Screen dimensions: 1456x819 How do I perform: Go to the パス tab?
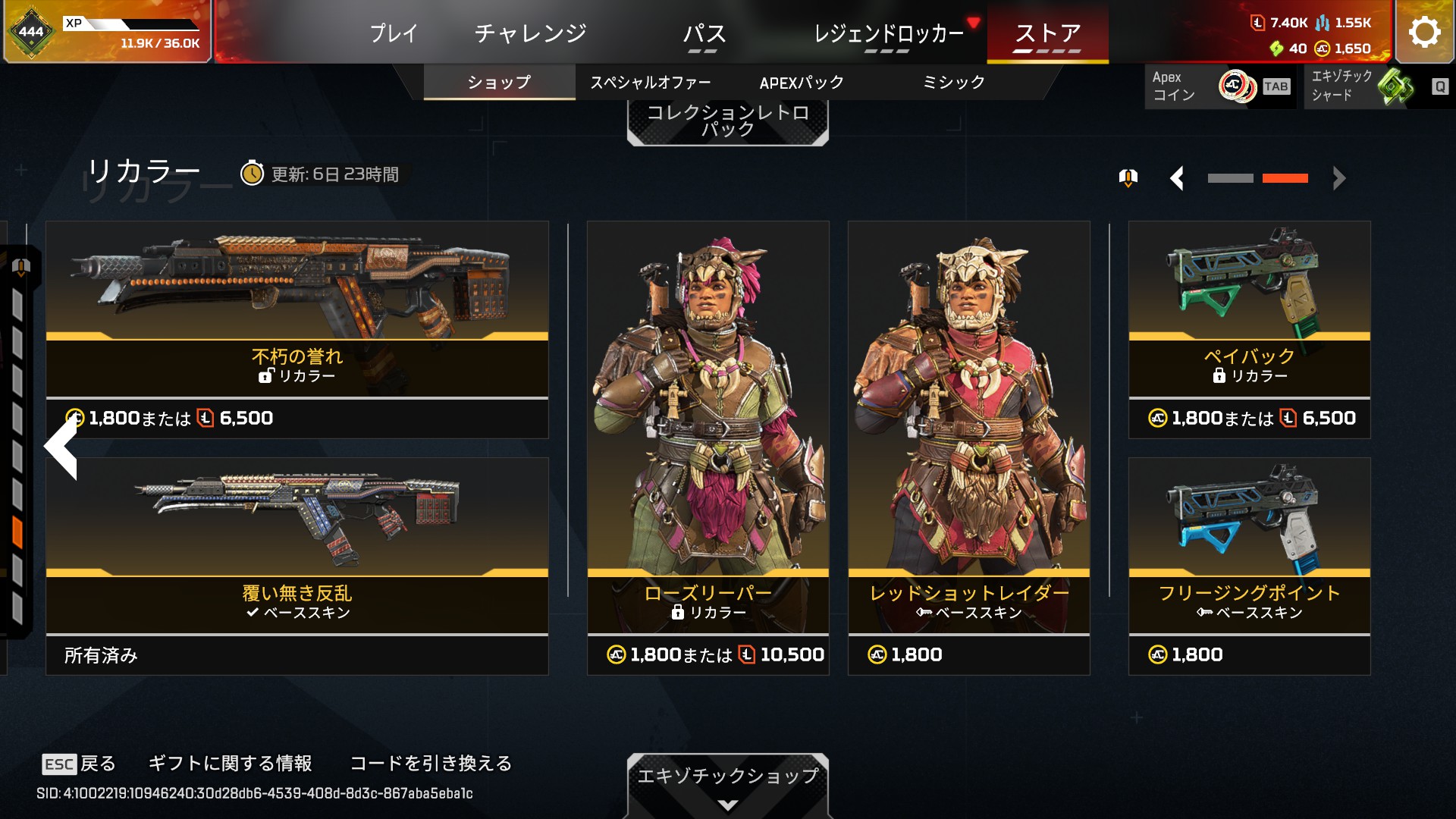pyautogui.click(x=704, y=33)
